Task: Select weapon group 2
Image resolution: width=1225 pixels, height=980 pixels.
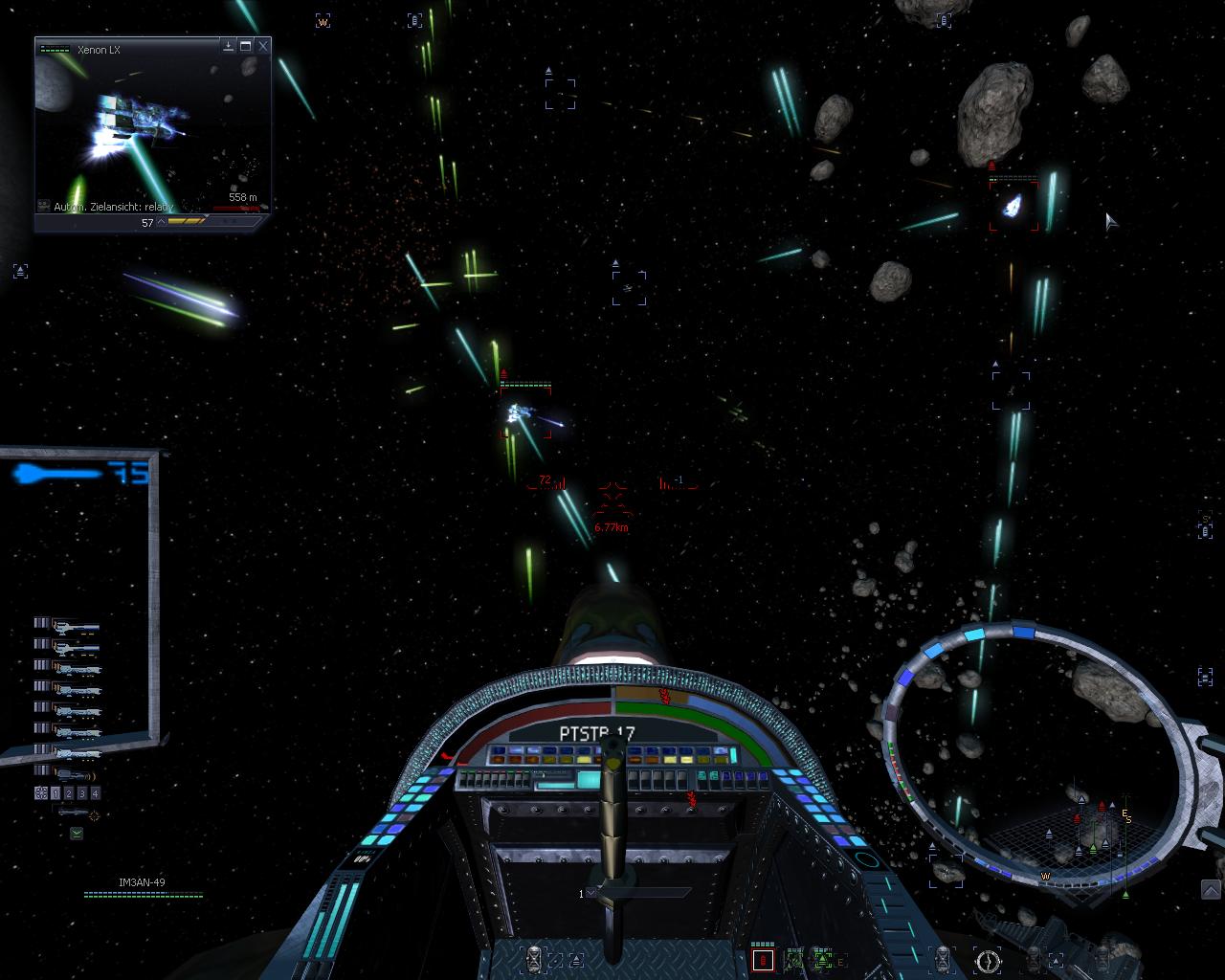Action: (69, 793)
